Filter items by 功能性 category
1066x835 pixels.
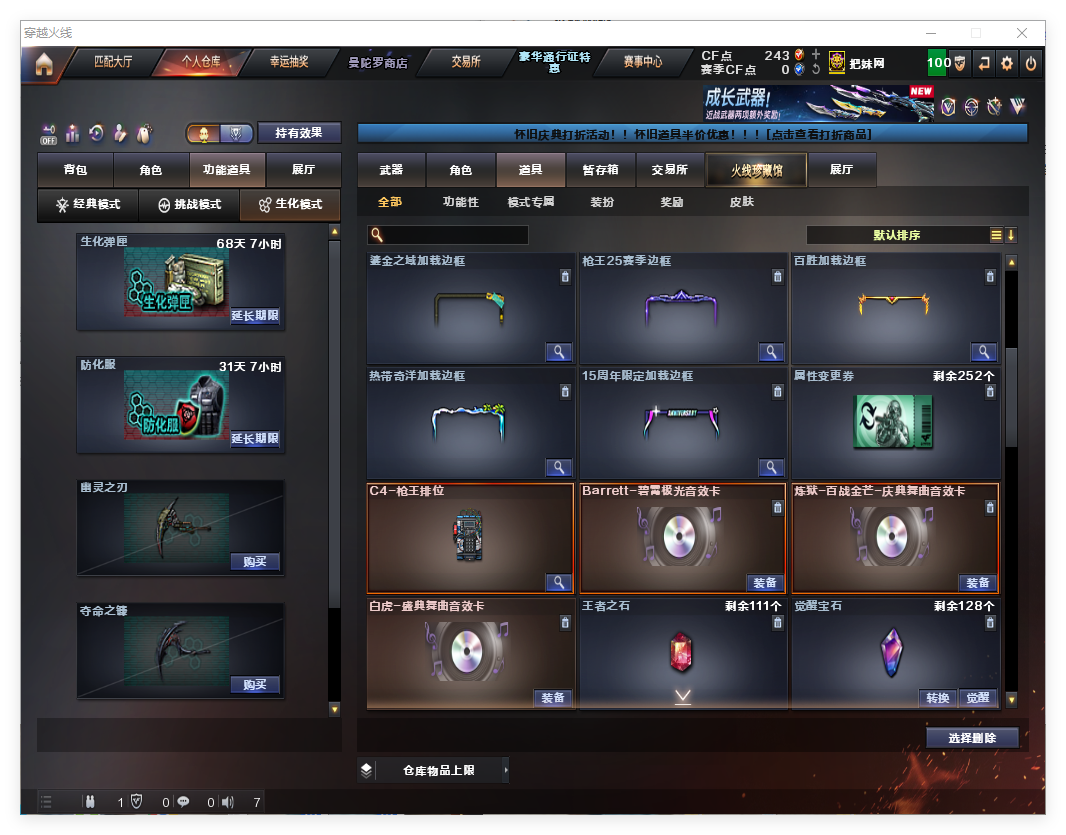pos(460,202)
